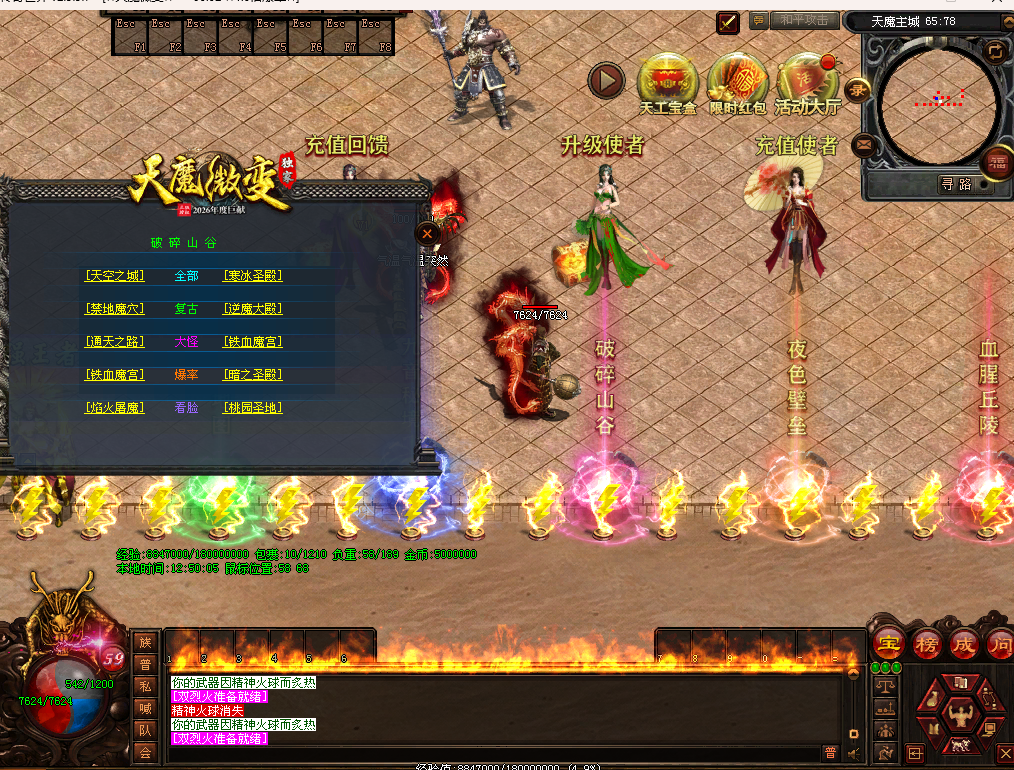Click the round play arrow button
The width and height of the screenshot is (1014, 770).
pos(606,80)
